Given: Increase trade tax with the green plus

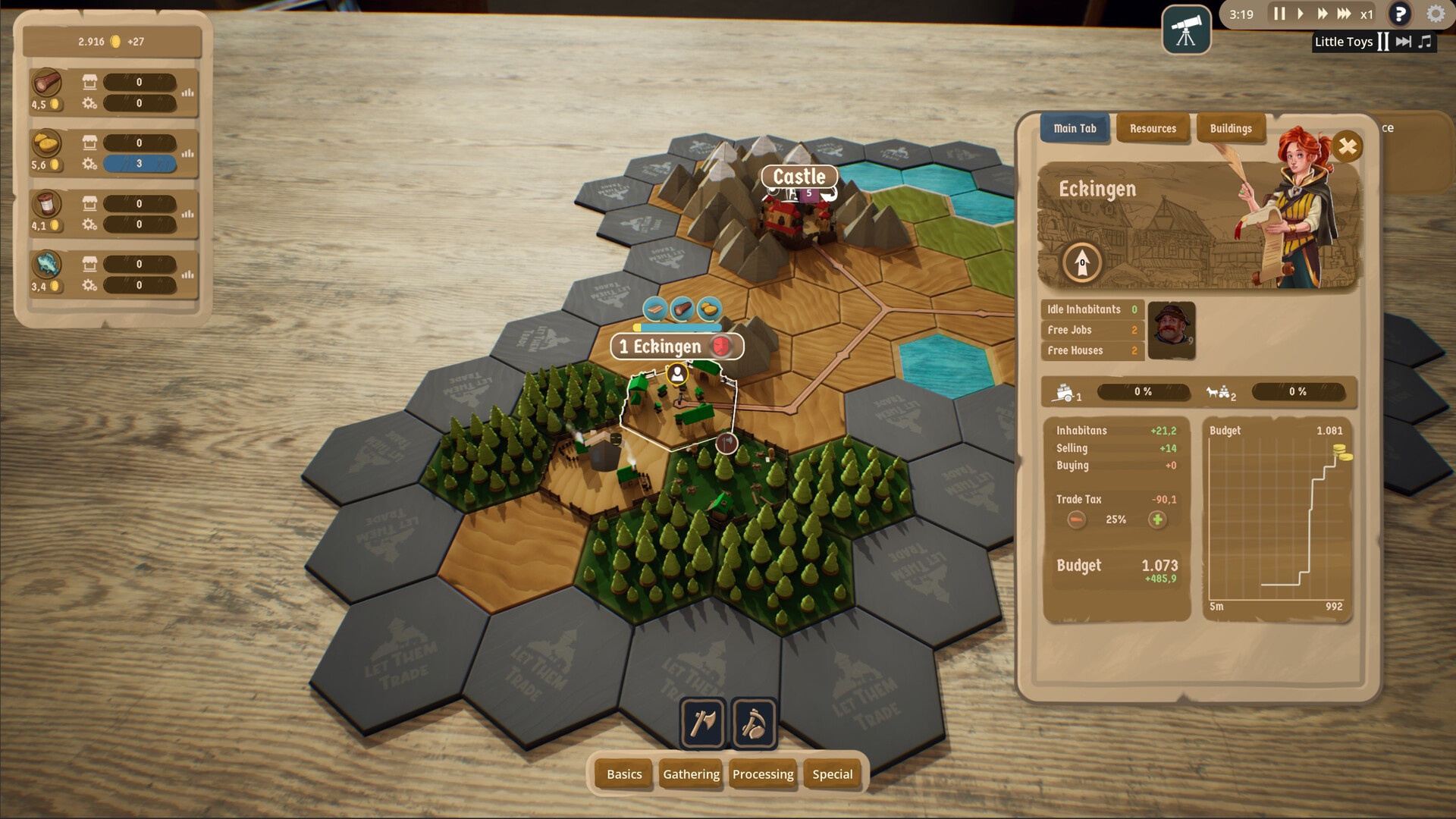Looking at the screenshot, I should point(1157,519).
